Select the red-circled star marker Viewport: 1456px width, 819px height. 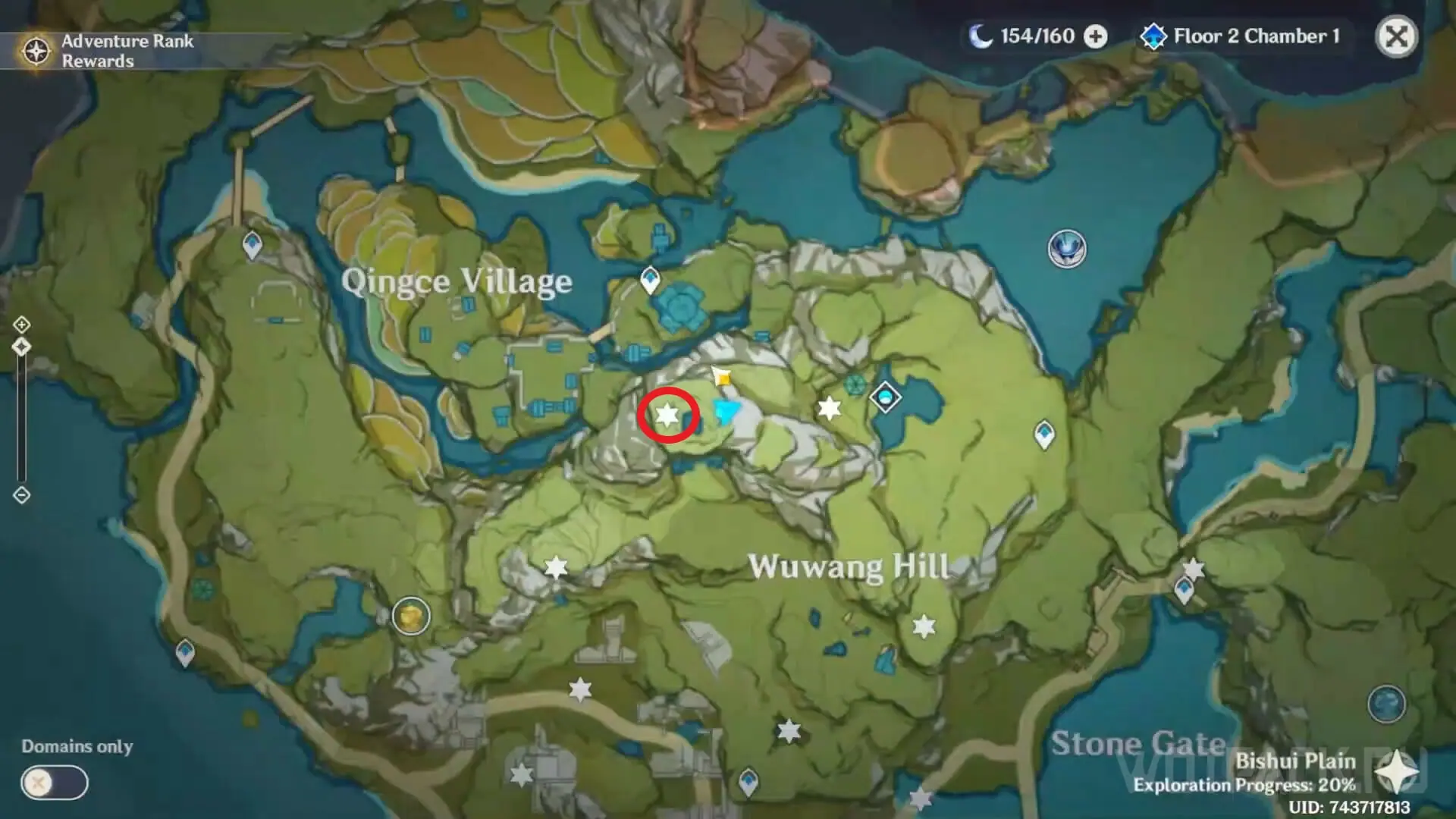667,415
